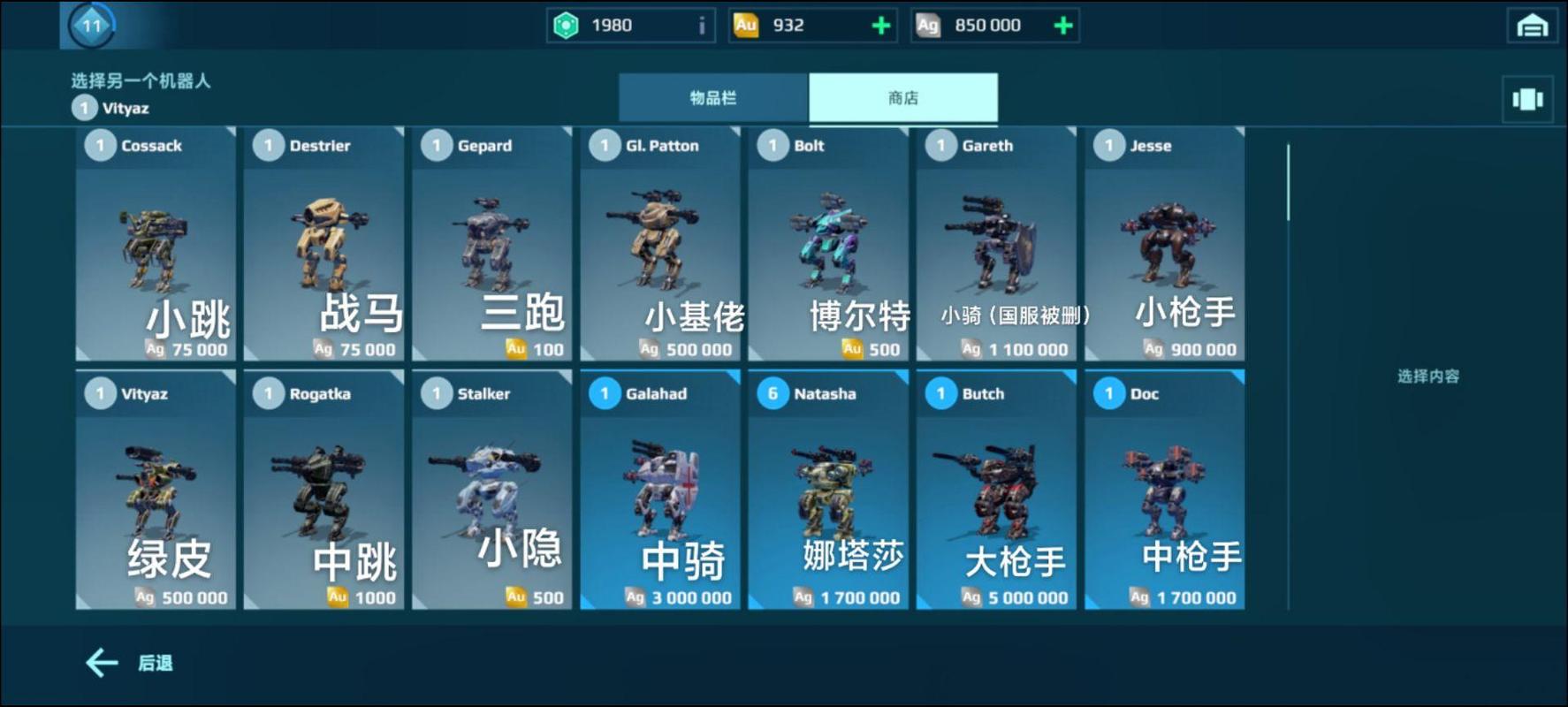Screen dimensions: 1568x707
Task: Switch to the 物品栏 inventory tab
Action: [x=714, y=98]
